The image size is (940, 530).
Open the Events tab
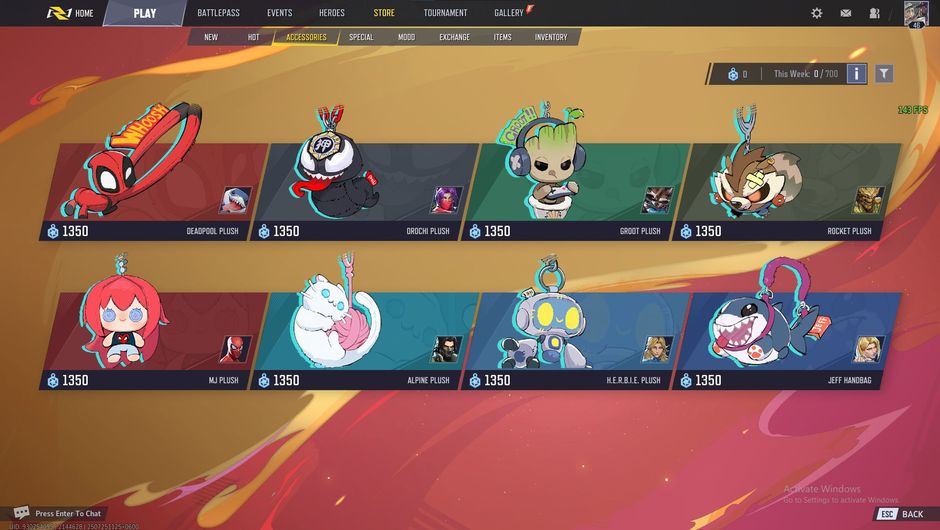pyautogui.click(x=280, y=13)
